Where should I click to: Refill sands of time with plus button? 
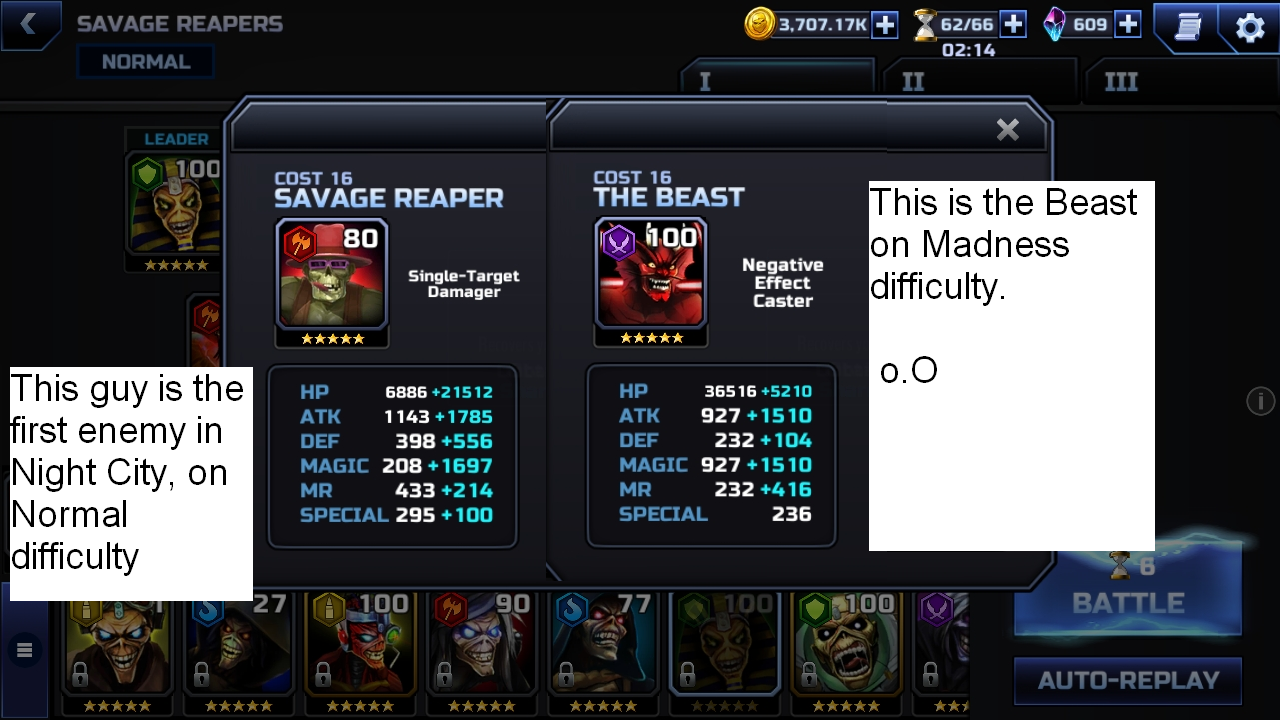click(x=1013, y=24)
